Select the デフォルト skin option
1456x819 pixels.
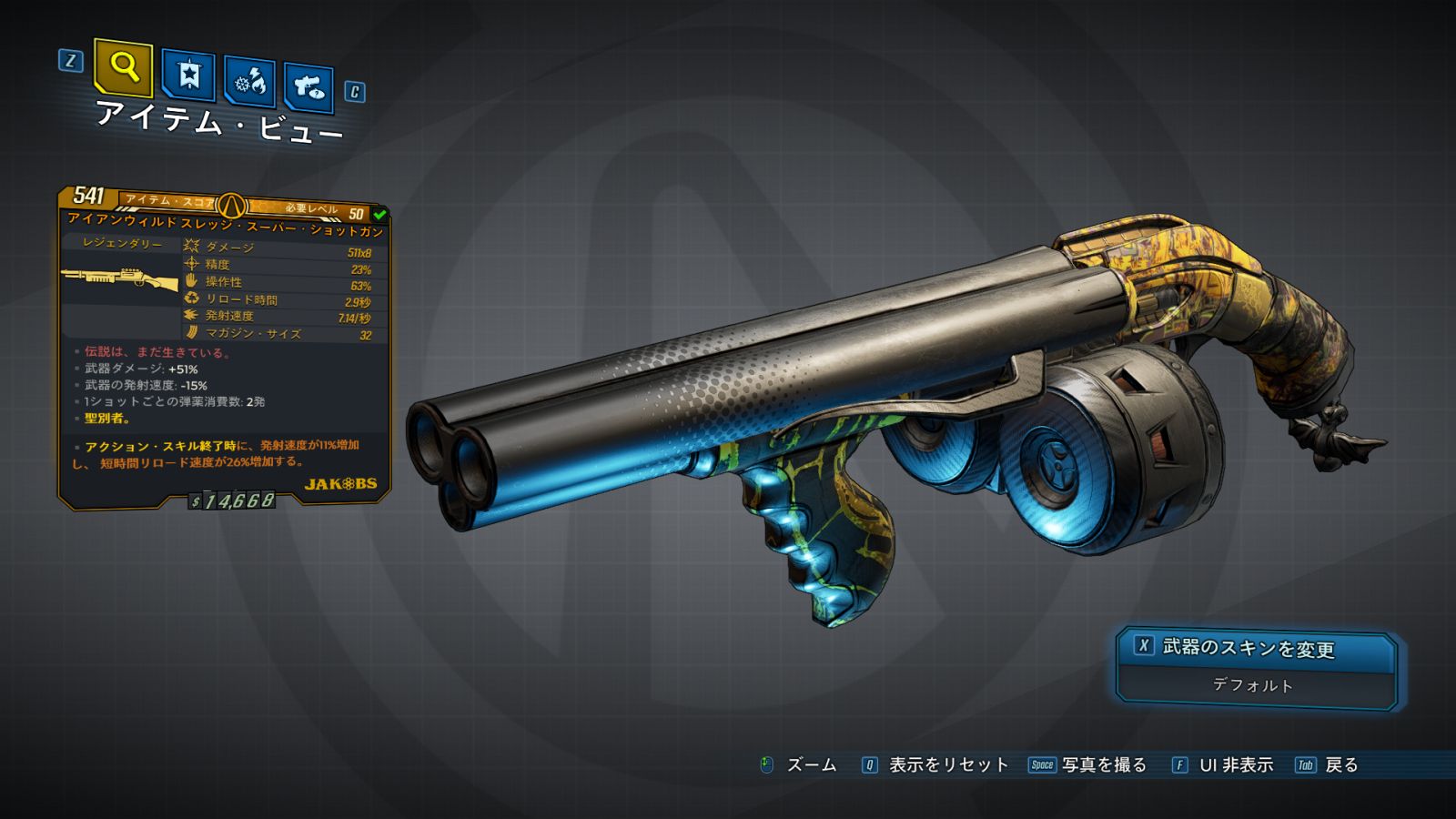(1253, 685)
